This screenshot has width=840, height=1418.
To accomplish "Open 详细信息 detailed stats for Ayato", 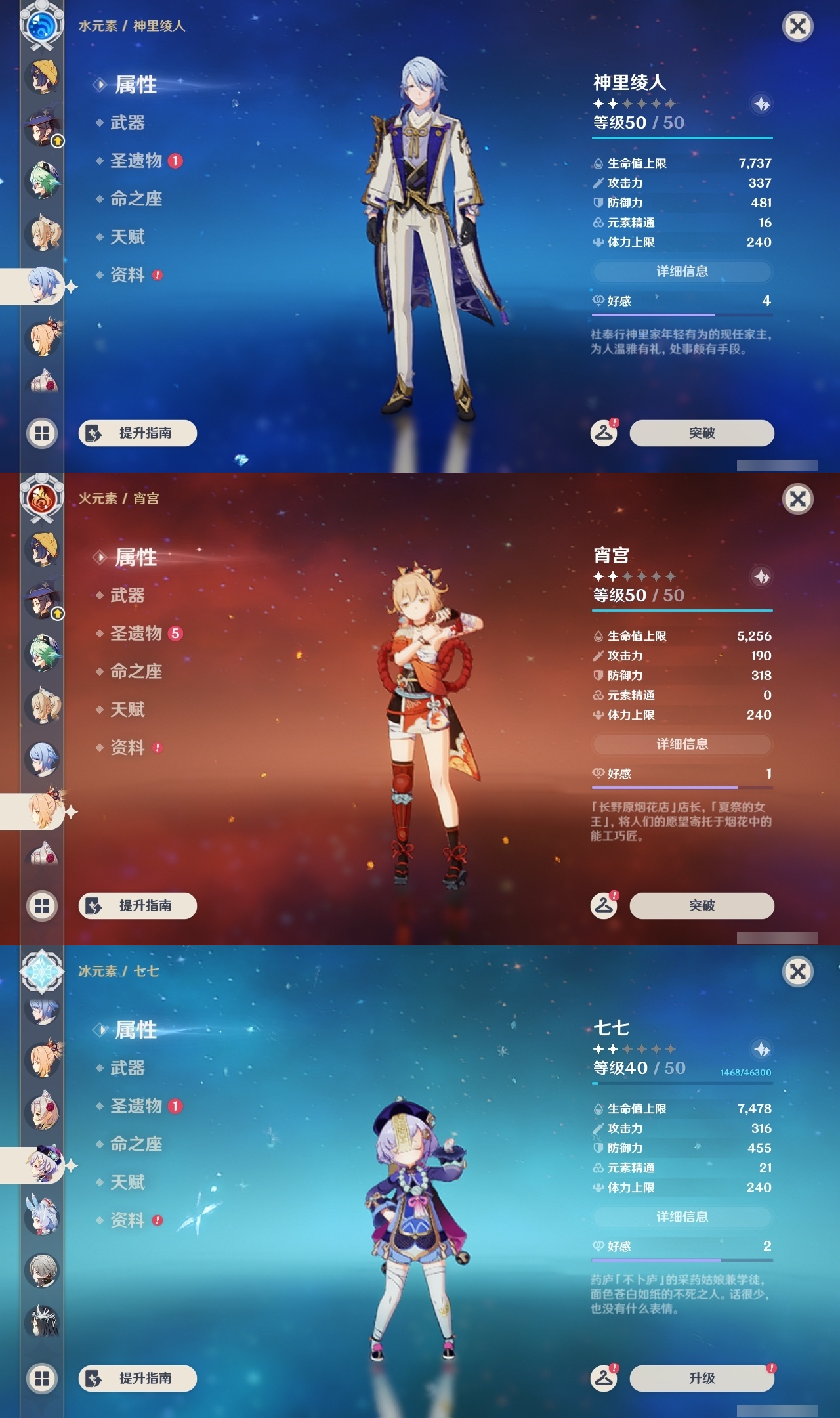I will (x=682, y=271).
